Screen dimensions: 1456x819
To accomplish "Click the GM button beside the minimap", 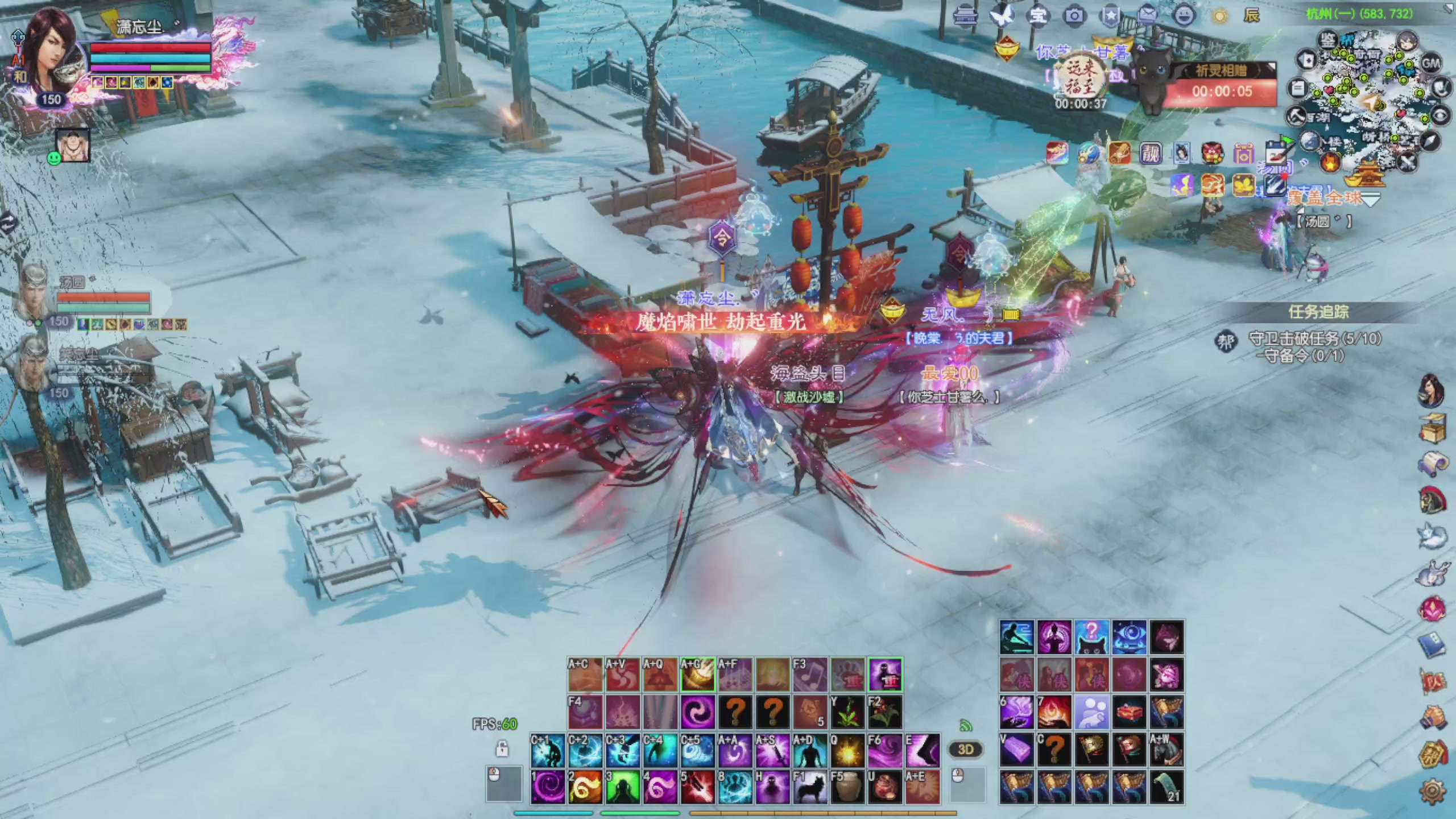I will coord(1431,63).
